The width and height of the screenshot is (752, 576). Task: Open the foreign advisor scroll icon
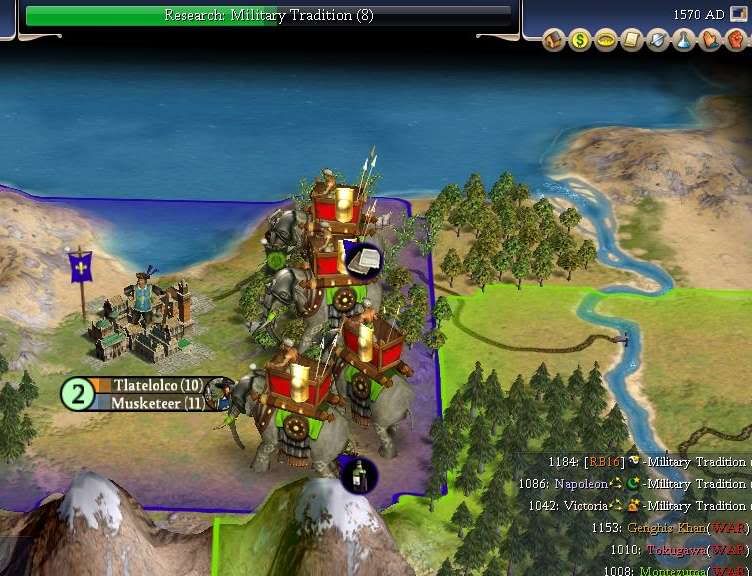pos(631,41)
